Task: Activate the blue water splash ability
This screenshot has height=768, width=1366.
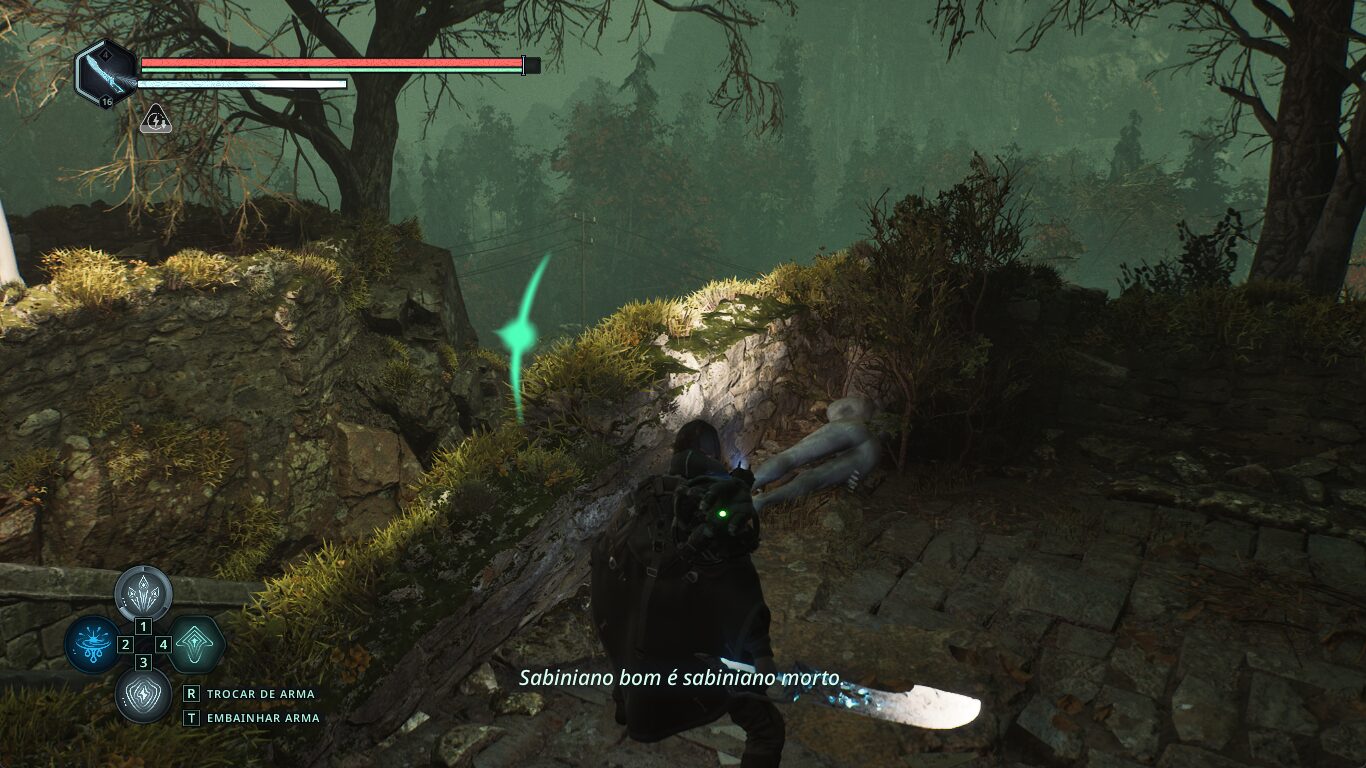Action: (92, 643)
